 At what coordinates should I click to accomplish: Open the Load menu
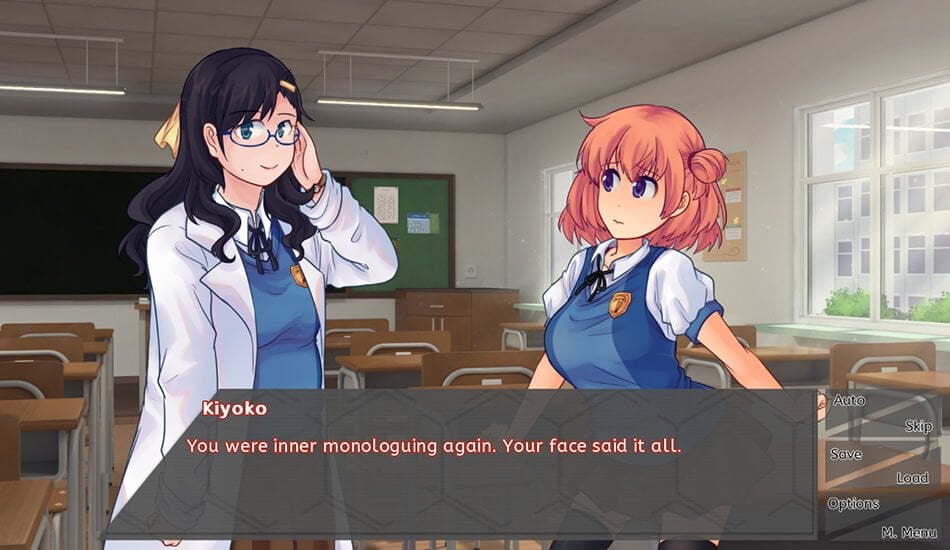point(912,479)
